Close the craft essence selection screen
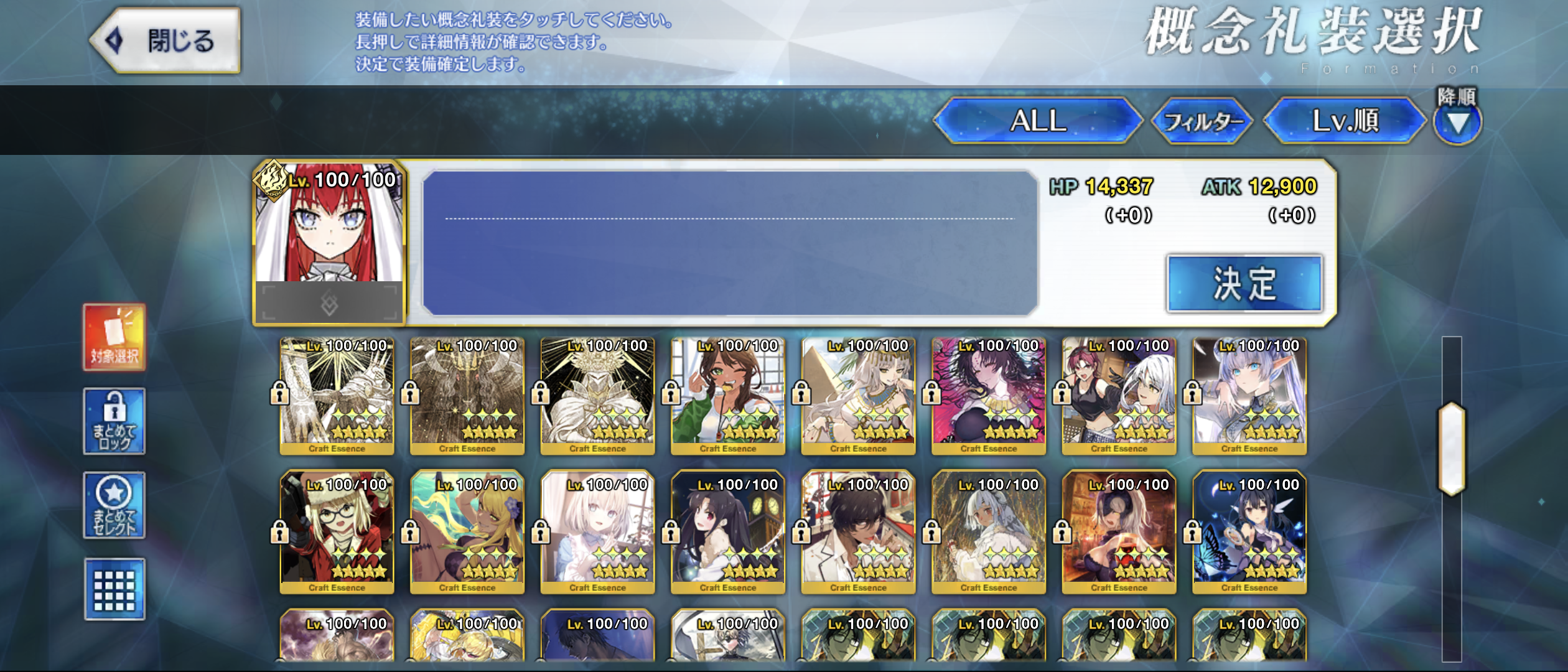Viewport: 1568px width, 672px height. click(x=166, y=41)
